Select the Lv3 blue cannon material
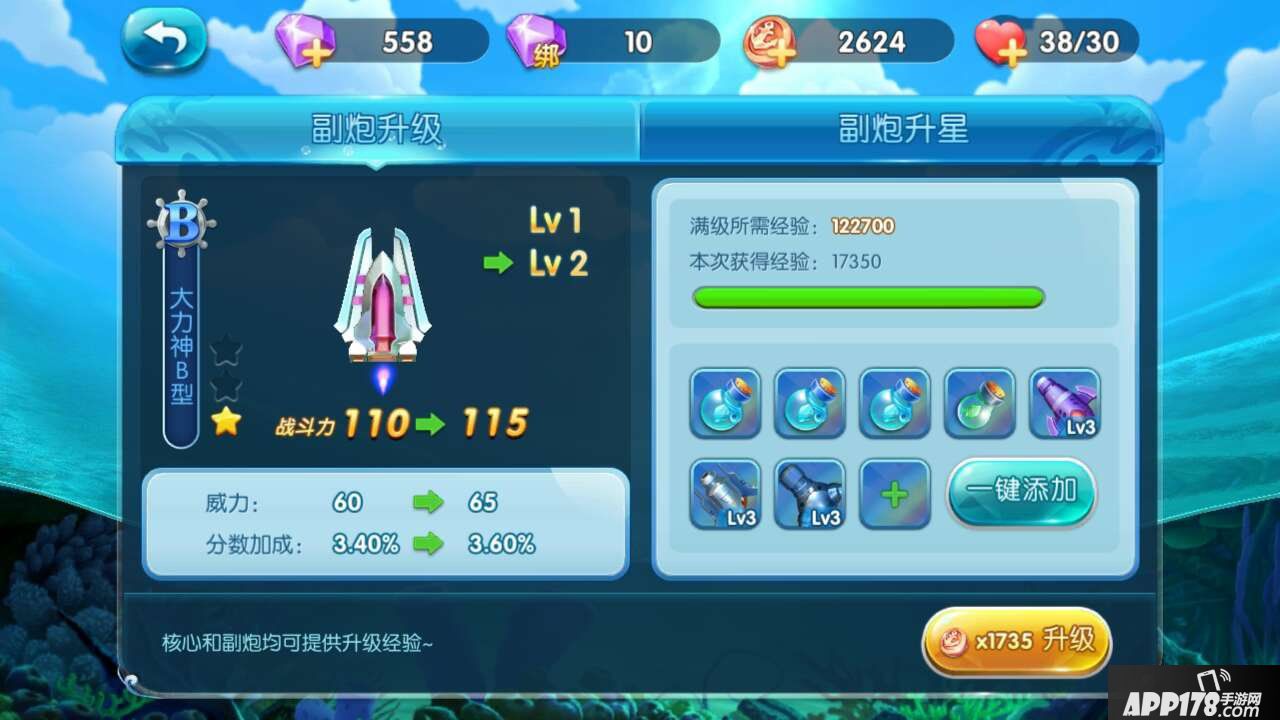This screenshot has height=720, width=1280. tap(809, 492)
